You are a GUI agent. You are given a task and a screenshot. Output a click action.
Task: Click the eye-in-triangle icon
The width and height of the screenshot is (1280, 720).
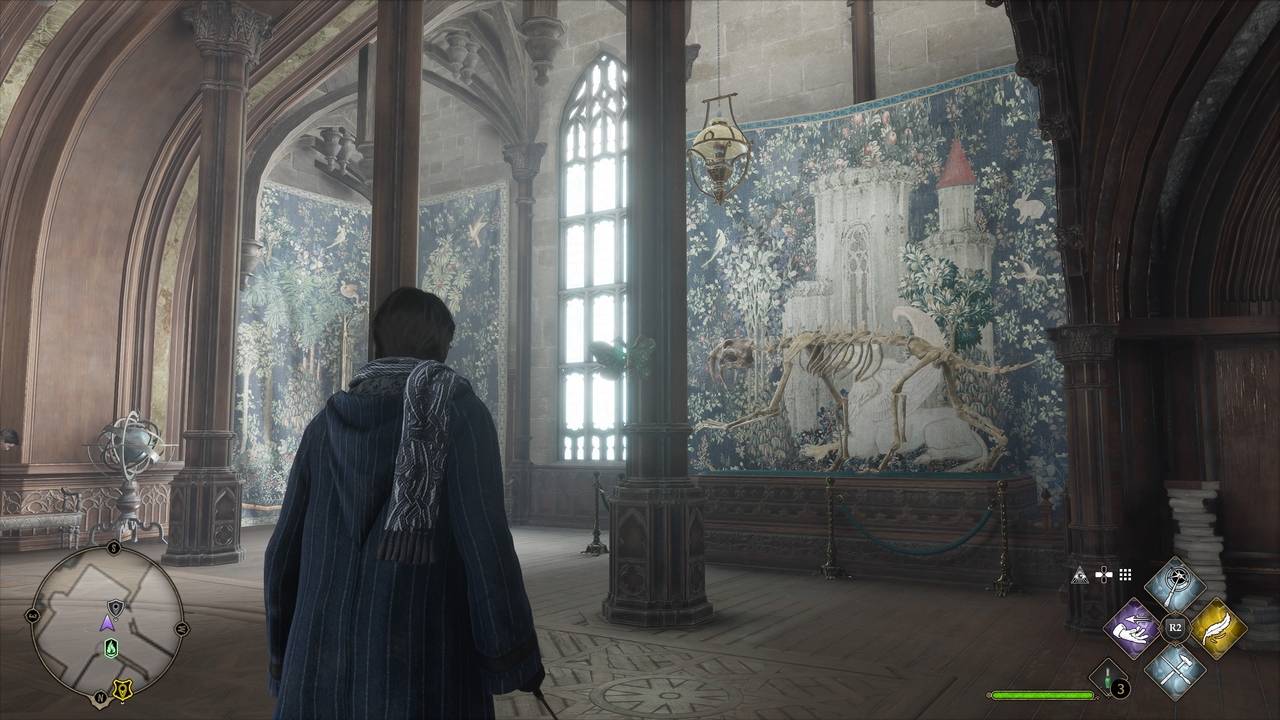1079,575
